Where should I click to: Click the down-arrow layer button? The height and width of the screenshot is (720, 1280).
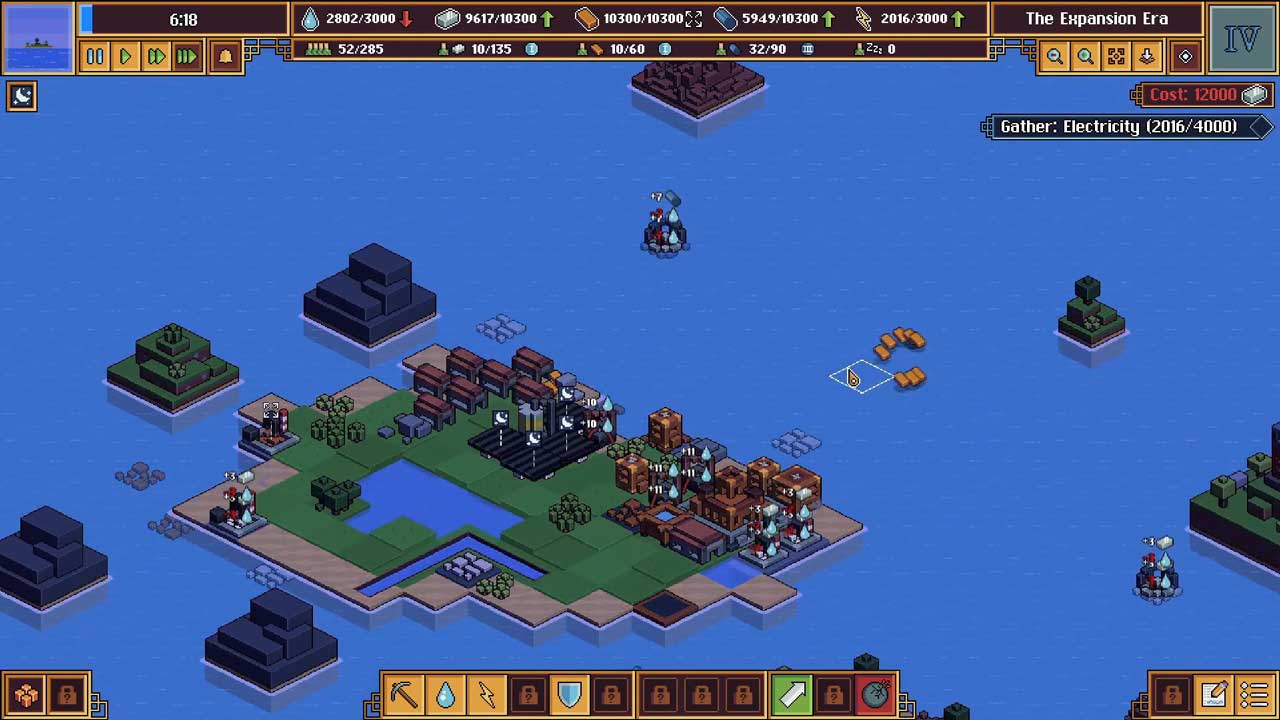[x=1147, y=57]
